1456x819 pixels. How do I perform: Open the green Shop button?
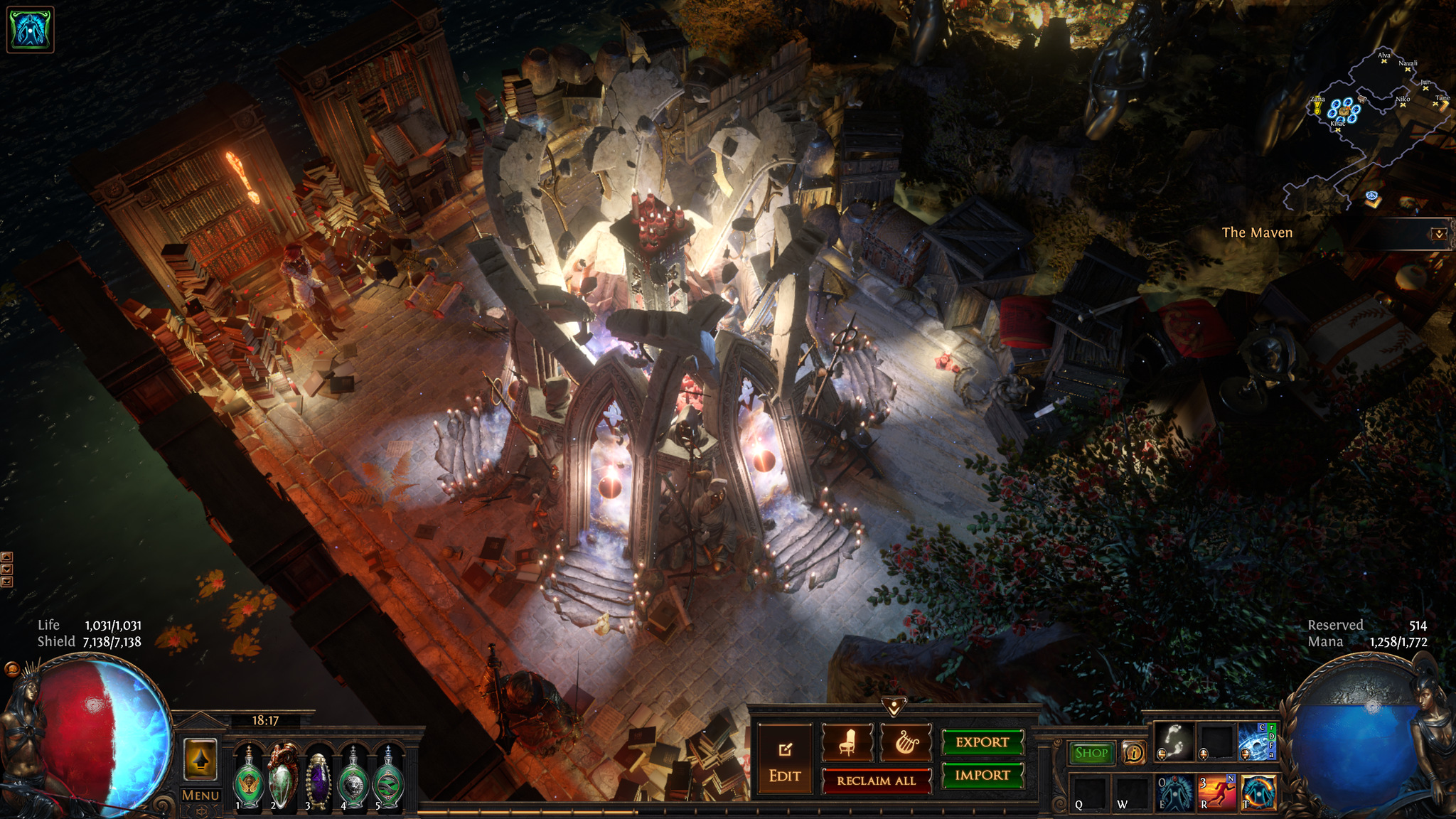1091,753
